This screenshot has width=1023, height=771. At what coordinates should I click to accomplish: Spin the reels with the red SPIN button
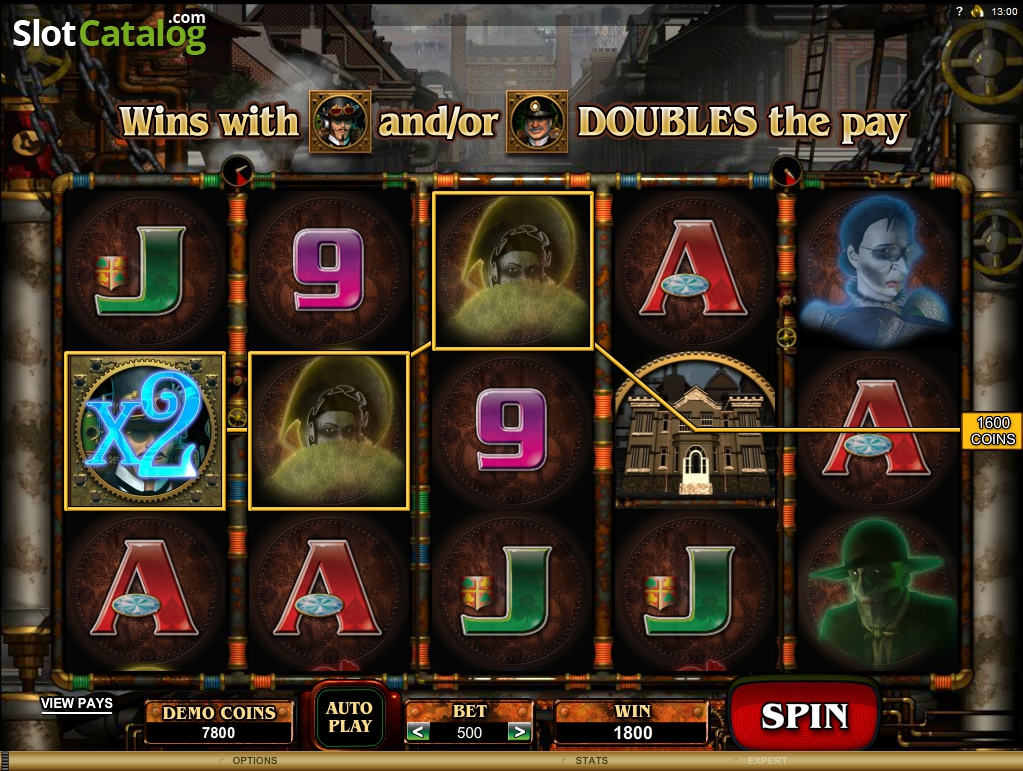point(803,716)
